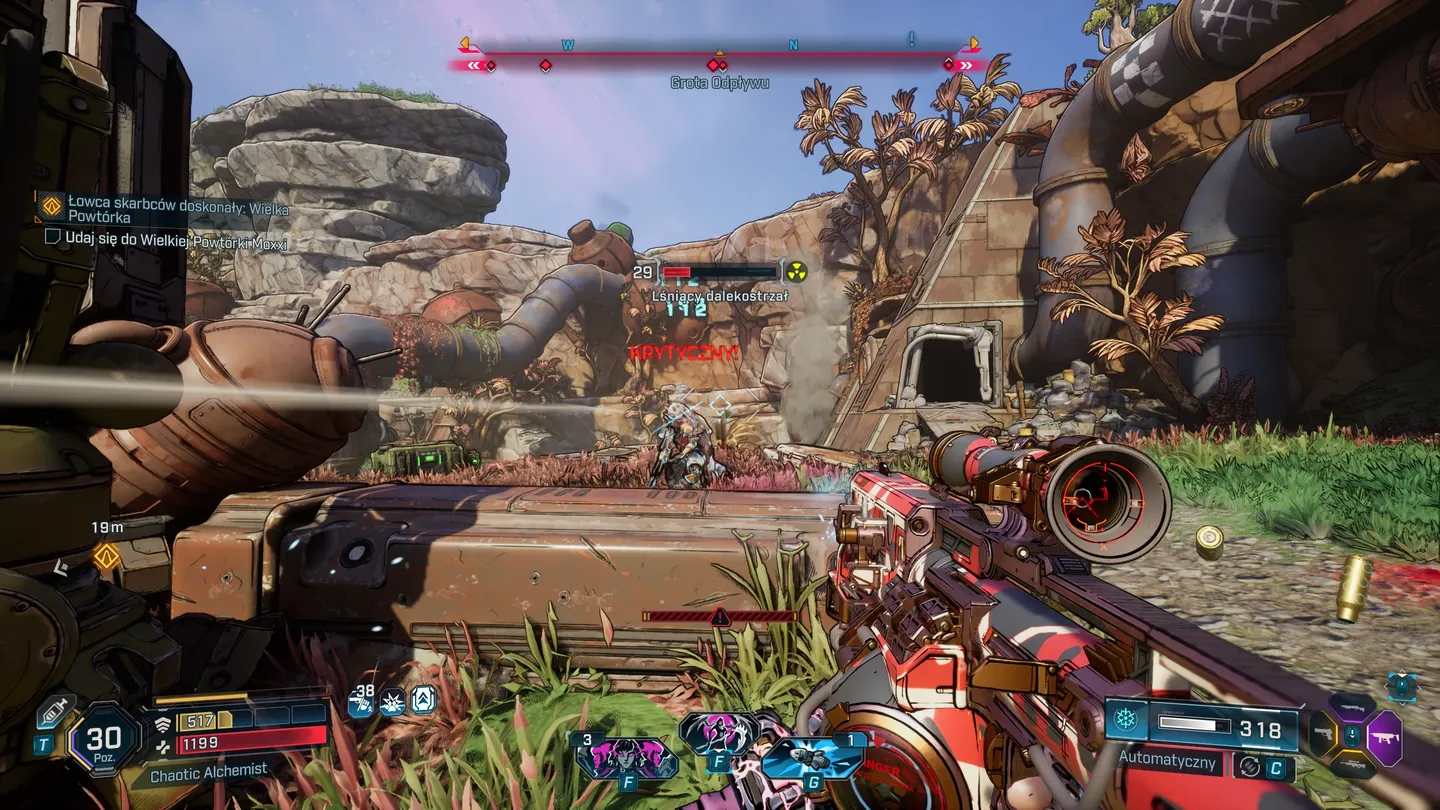Select the Grota Odpływu label on the compass
This screenshot has height=810, width=1440.
coord(719,83)
